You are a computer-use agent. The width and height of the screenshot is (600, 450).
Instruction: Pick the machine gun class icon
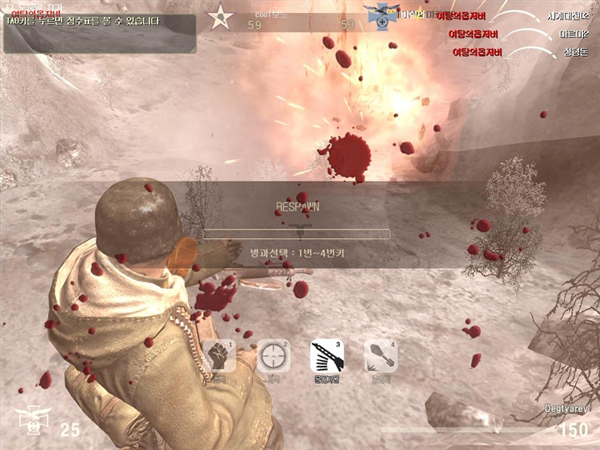pos(326,356)
